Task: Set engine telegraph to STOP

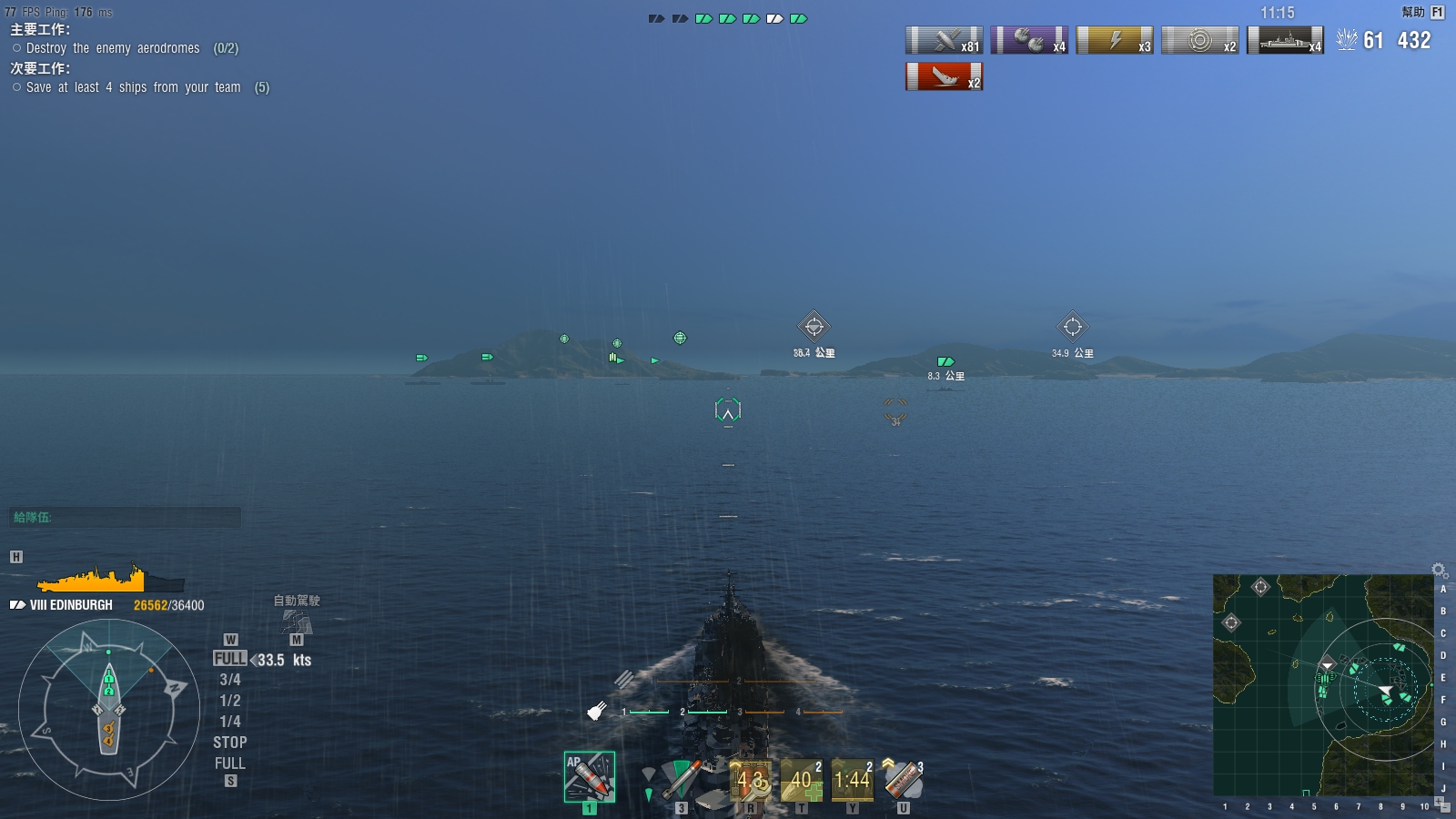Action: pyautogui.click(x=229, y=743)
